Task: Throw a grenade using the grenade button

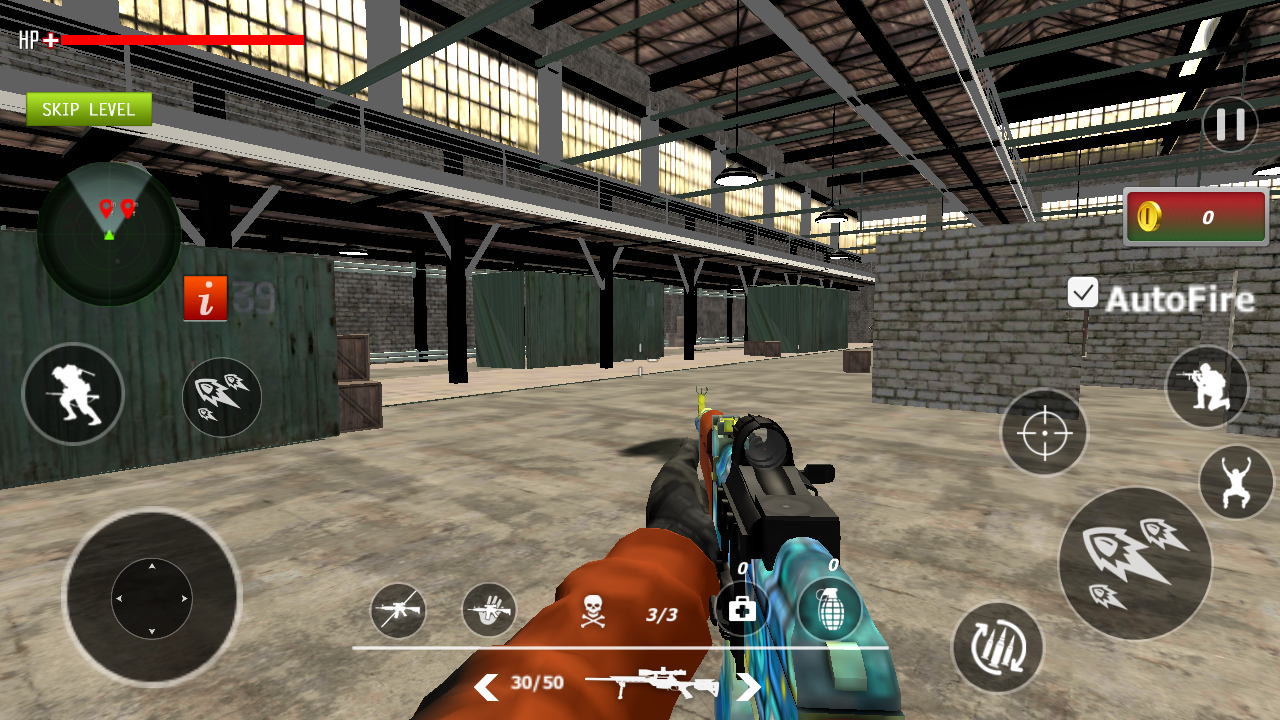Action: (x=831, y=609)
